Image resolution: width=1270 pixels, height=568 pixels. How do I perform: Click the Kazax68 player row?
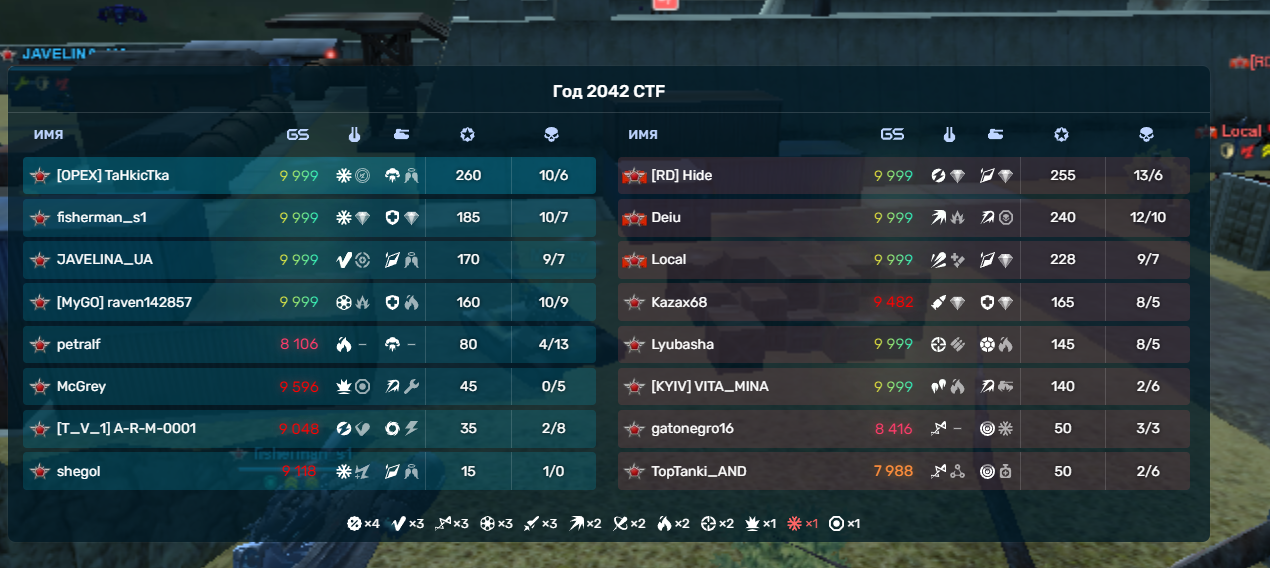679,302
